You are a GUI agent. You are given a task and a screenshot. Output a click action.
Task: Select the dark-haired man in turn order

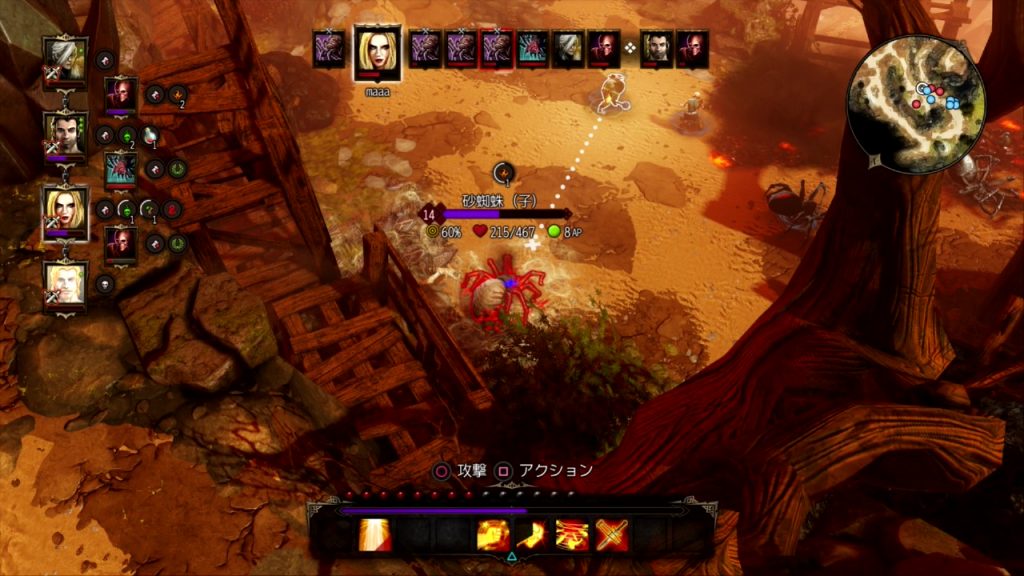click(655, 48)
